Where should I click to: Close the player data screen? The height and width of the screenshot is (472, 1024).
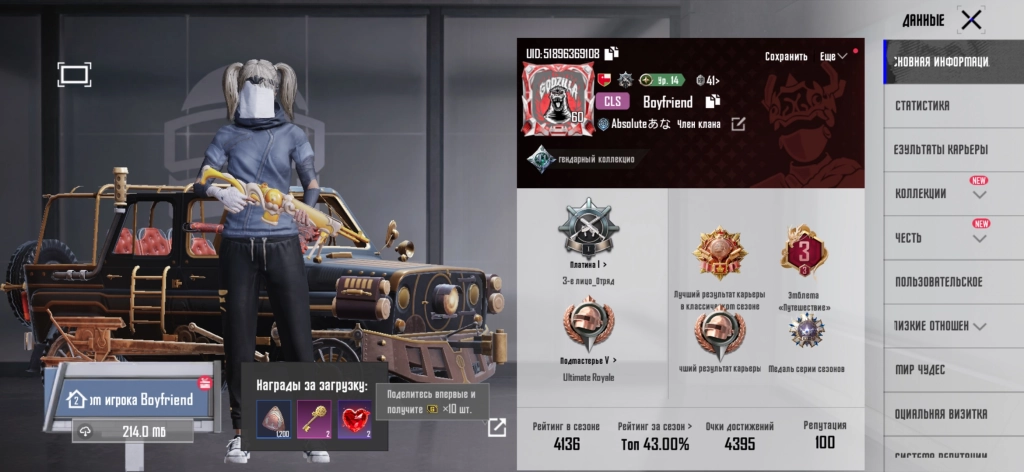coord(970,19)
